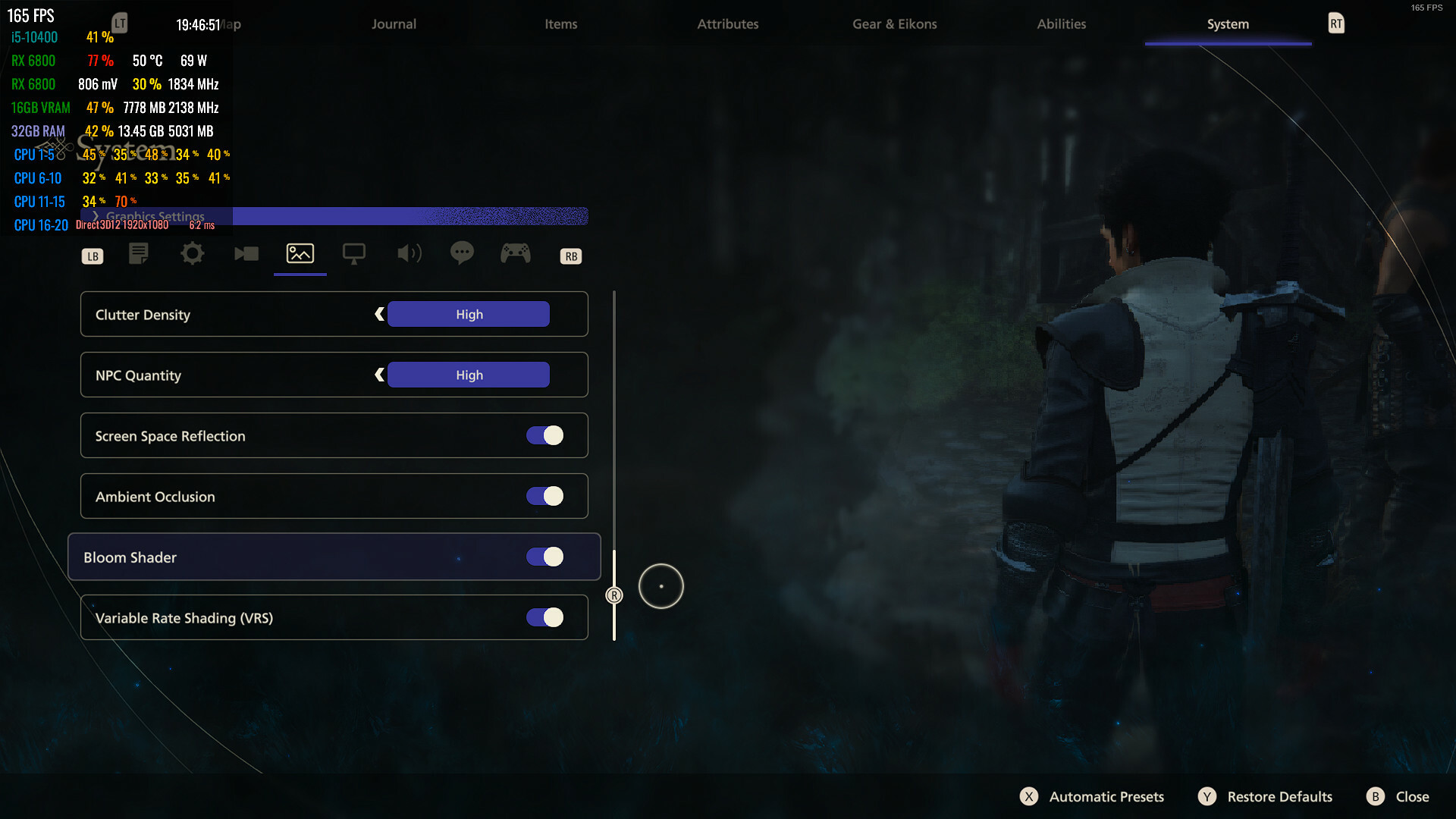Select the Gear & Eikons tab
This screenshot has width=1456, height=819.
click(894, 24)
